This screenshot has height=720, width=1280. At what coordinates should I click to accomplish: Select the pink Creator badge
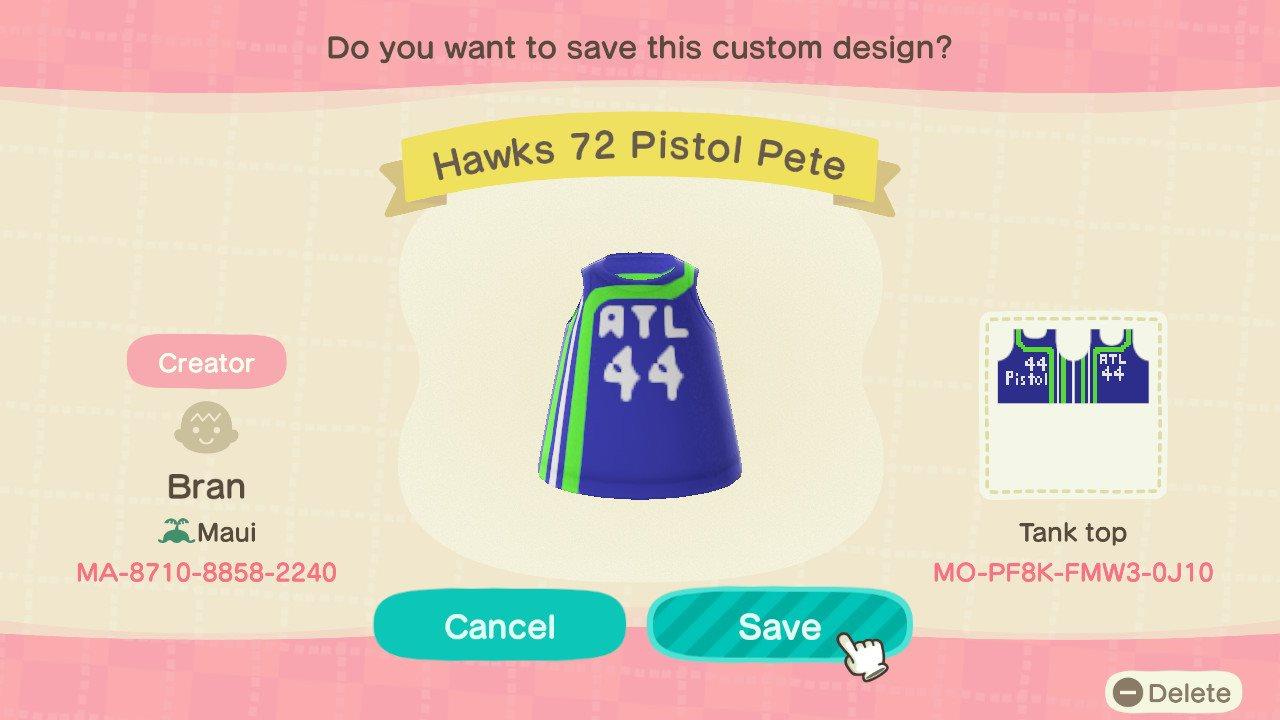pyautogui.click(x=205, y=362)
